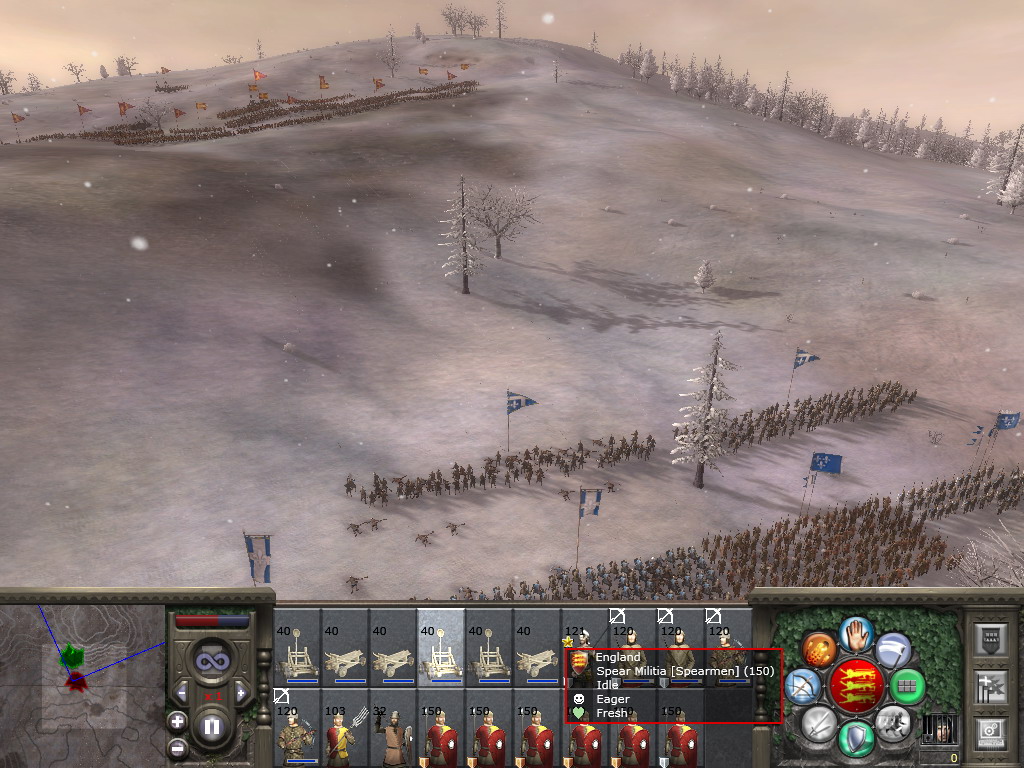Zoom in the minimap
The image size is (1024, 768).
[x=177, y=721]
